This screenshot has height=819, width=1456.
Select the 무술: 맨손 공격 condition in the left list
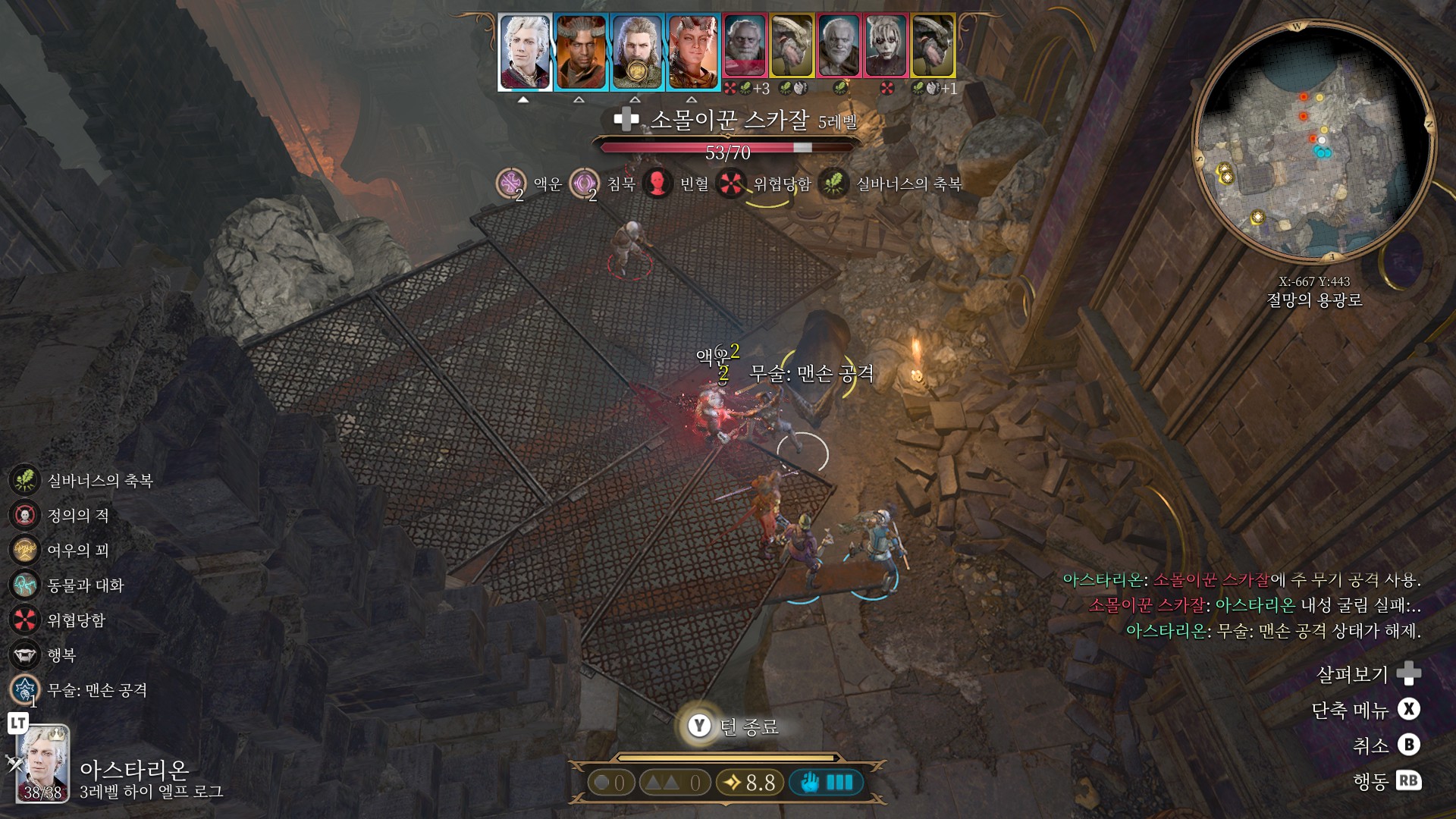pos(25,690)
